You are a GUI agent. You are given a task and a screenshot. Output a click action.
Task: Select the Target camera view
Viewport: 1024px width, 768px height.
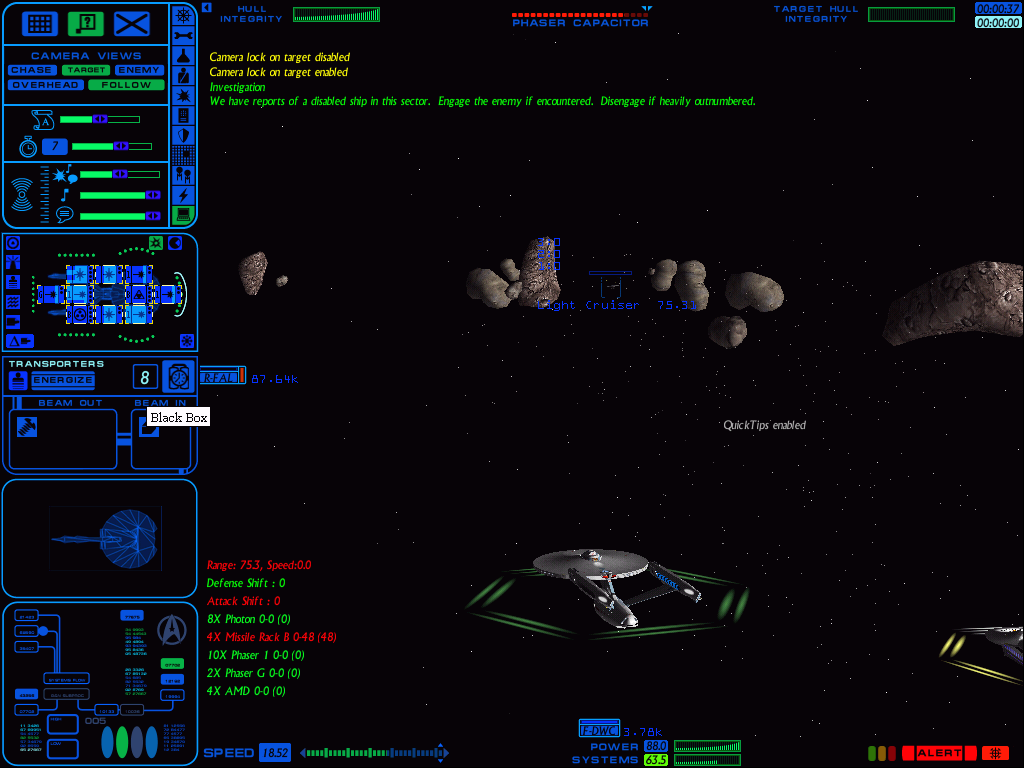[x=85, y=70]
